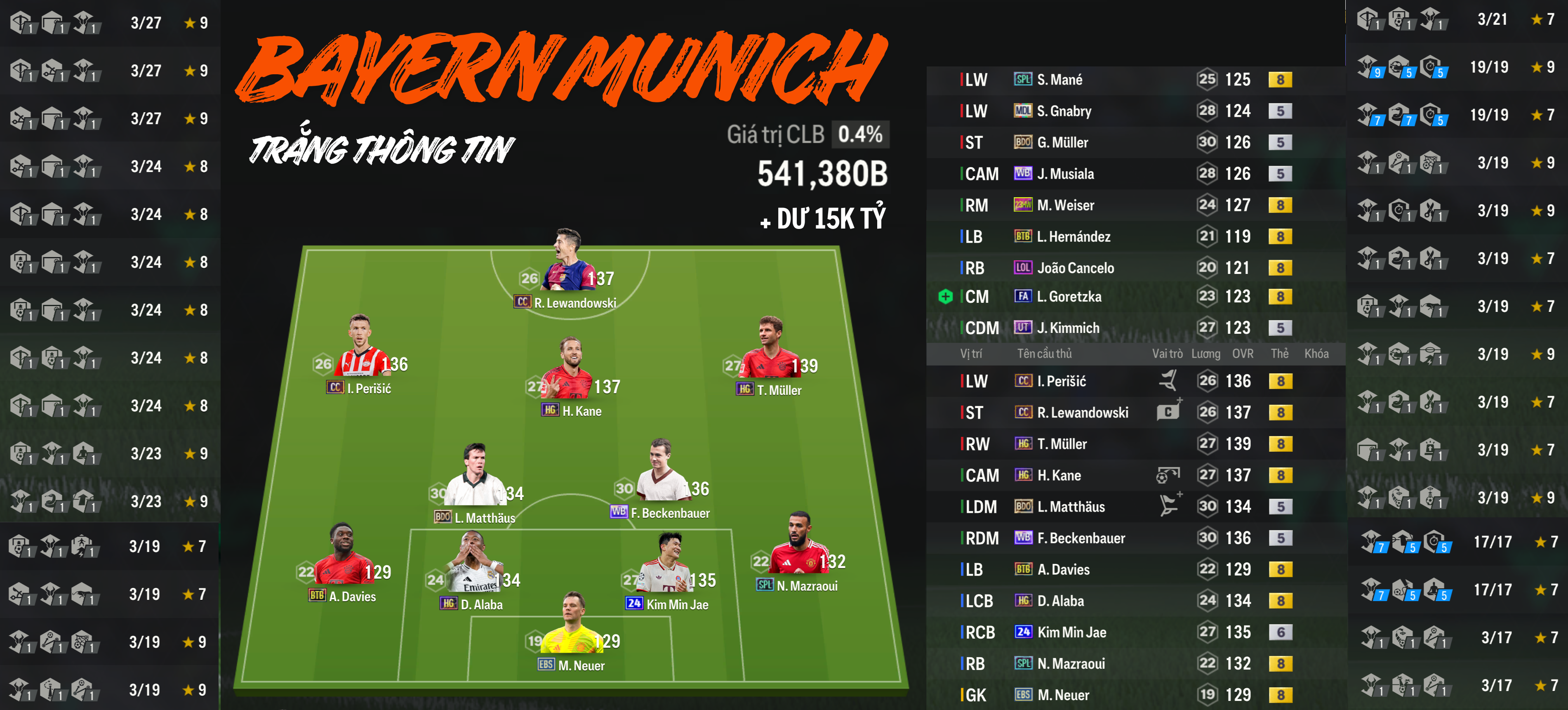The height and width of the screenshot is (710, 1568).
Task: Select the L. Hernández bench row
Action: pos(1073,237)
